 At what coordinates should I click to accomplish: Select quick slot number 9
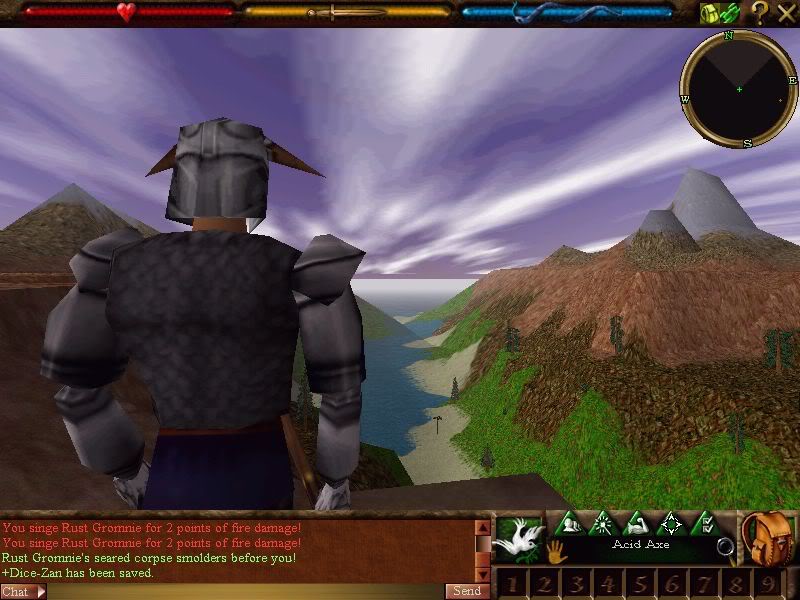tap(769, 584)
